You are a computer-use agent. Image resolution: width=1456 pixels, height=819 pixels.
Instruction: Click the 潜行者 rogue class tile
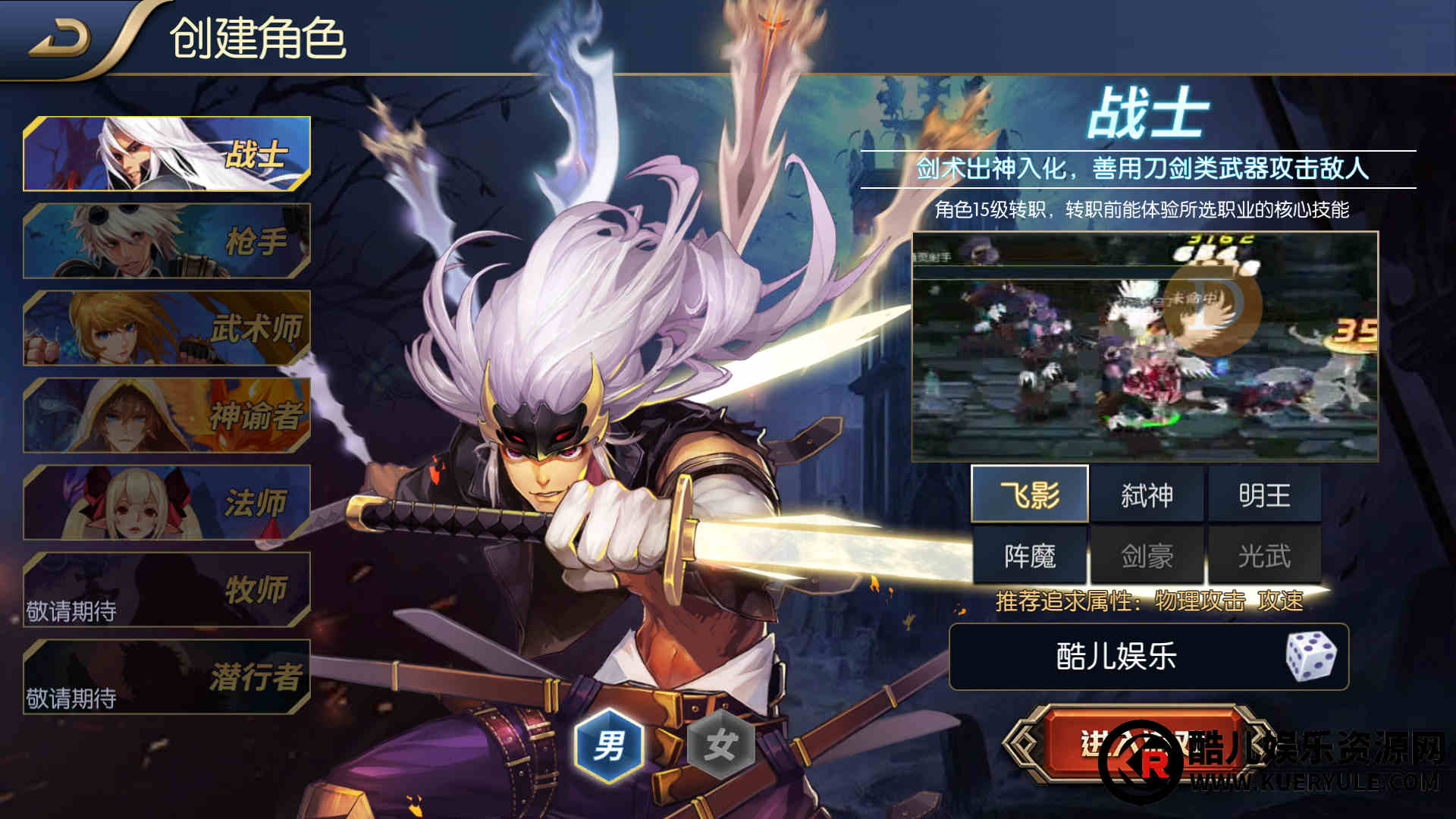[167, 677]
